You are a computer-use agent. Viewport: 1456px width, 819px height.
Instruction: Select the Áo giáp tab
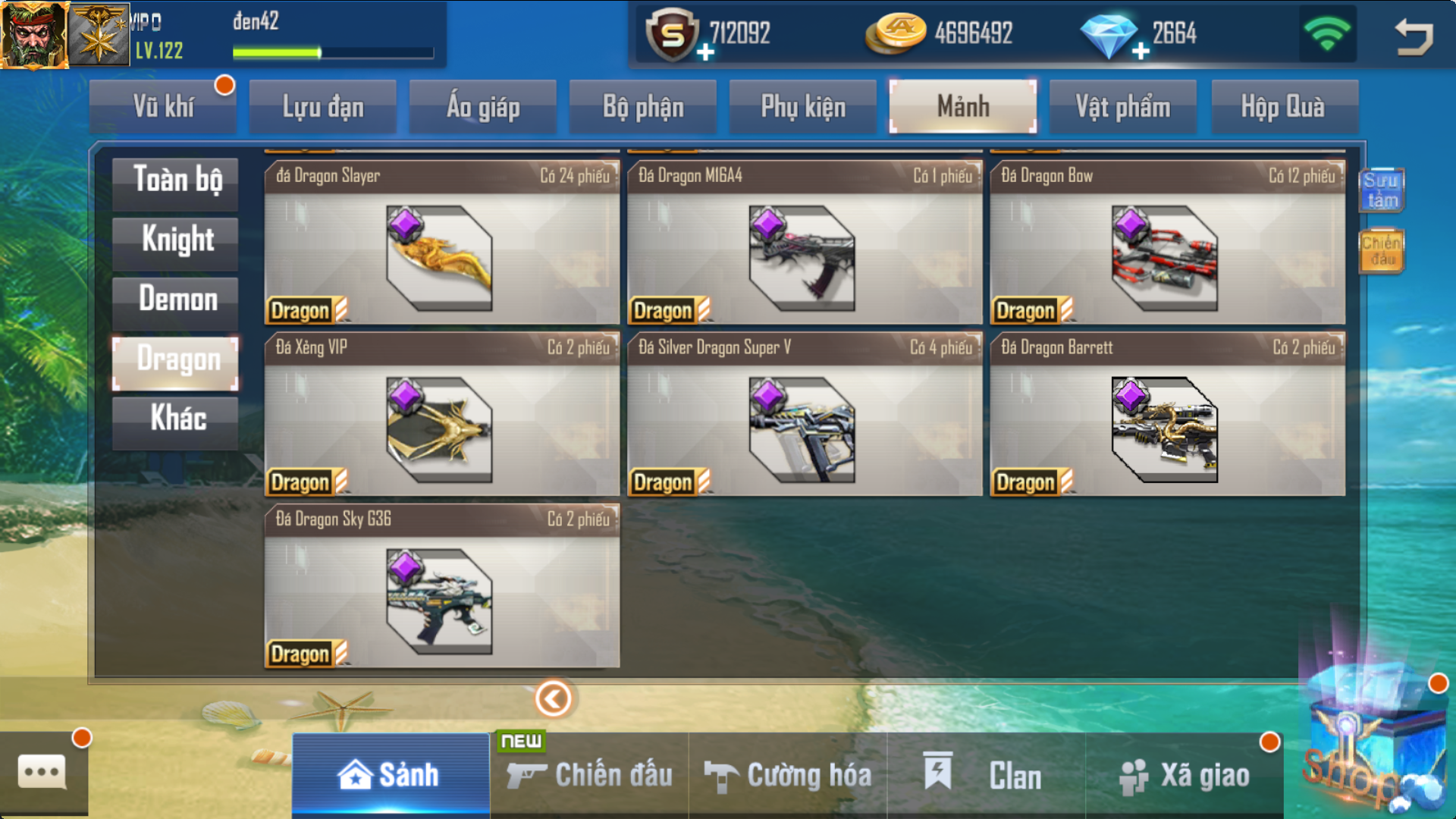pyautogui.click(x=483, y=107)
